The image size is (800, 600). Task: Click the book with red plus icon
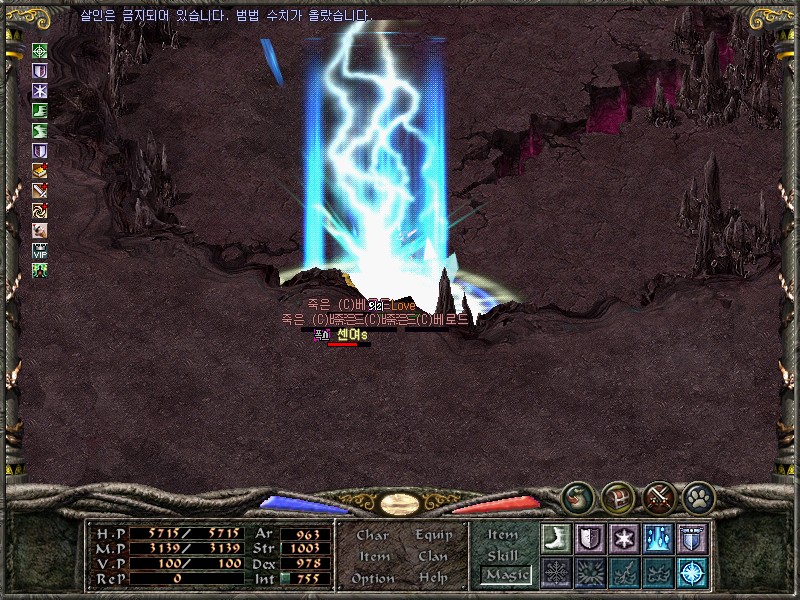[40, 170]
